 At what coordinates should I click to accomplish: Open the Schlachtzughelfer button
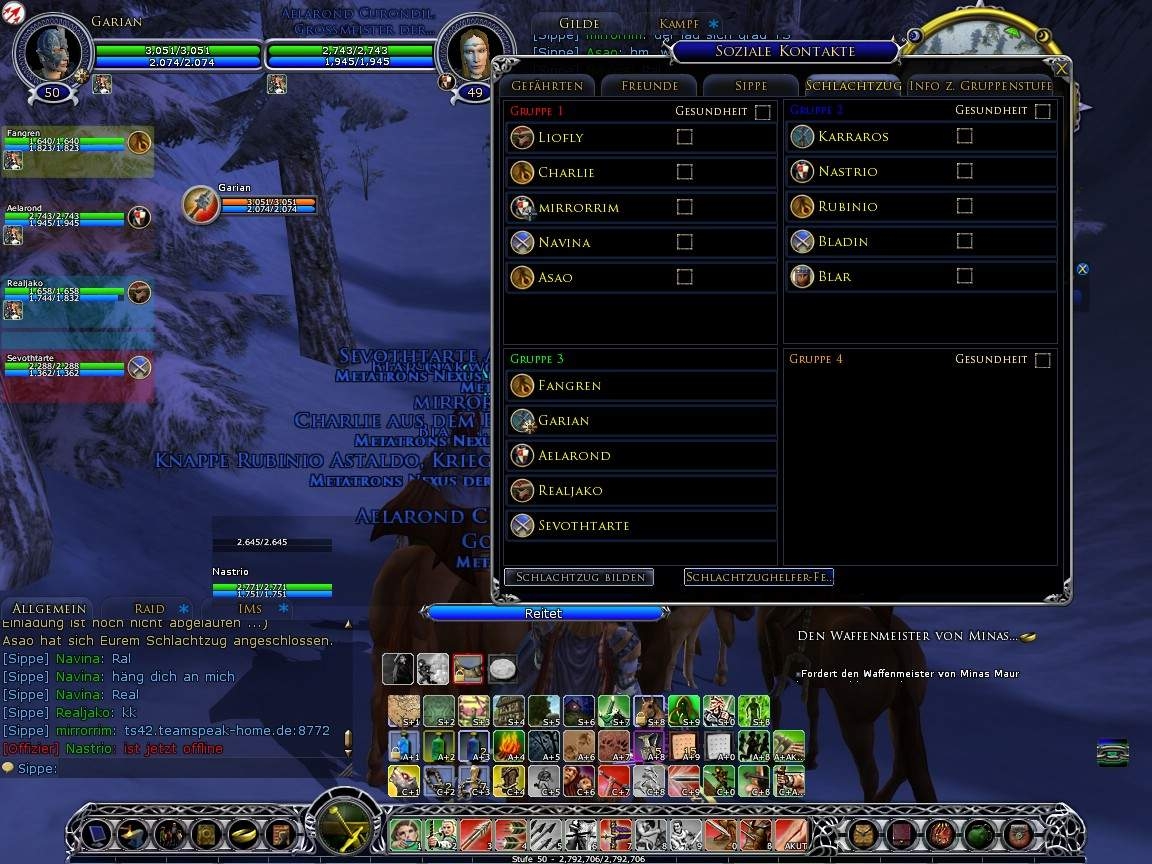tap(758, 577)
